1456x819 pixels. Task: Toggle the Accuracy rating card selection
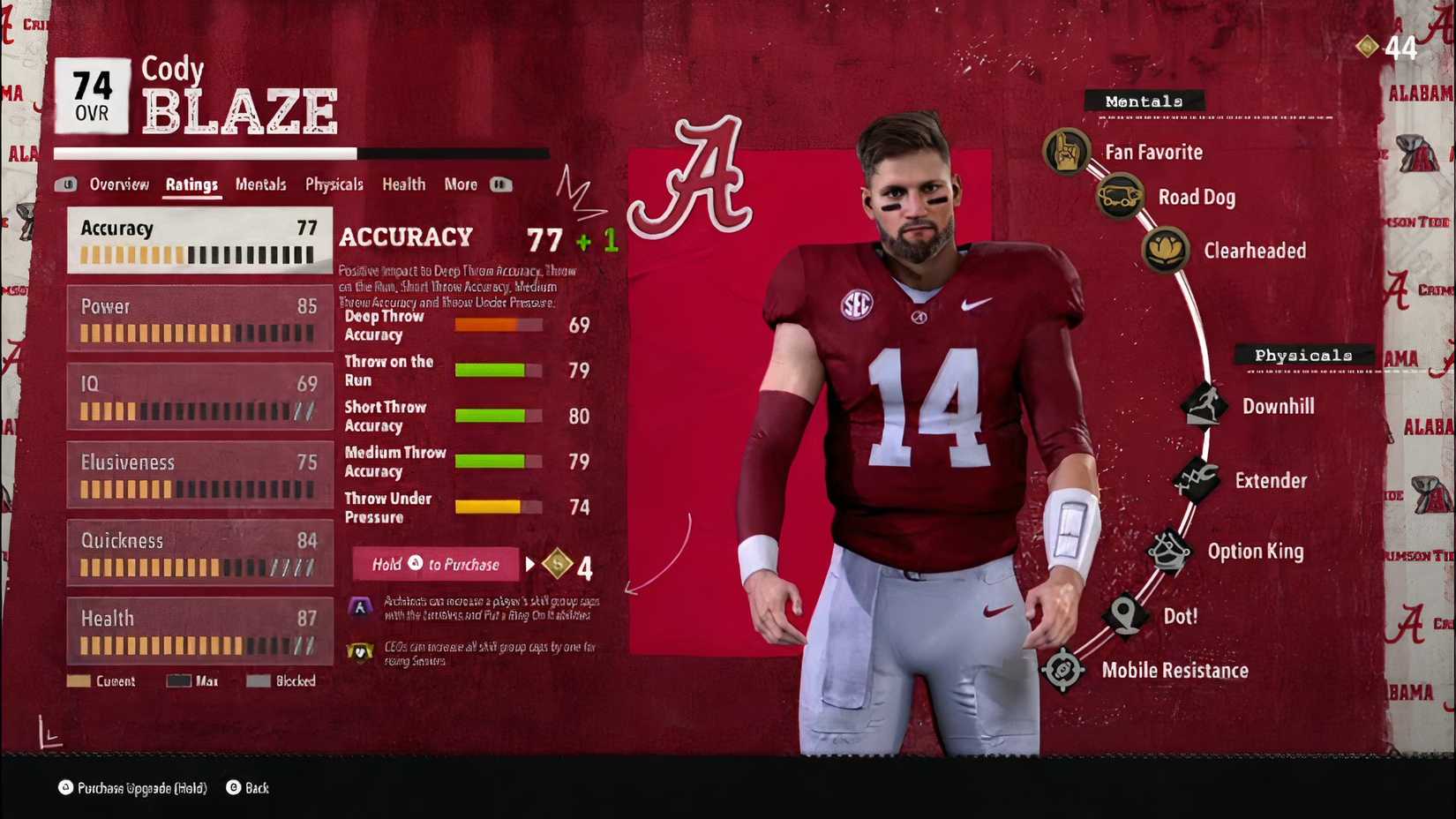pos(199,240)
